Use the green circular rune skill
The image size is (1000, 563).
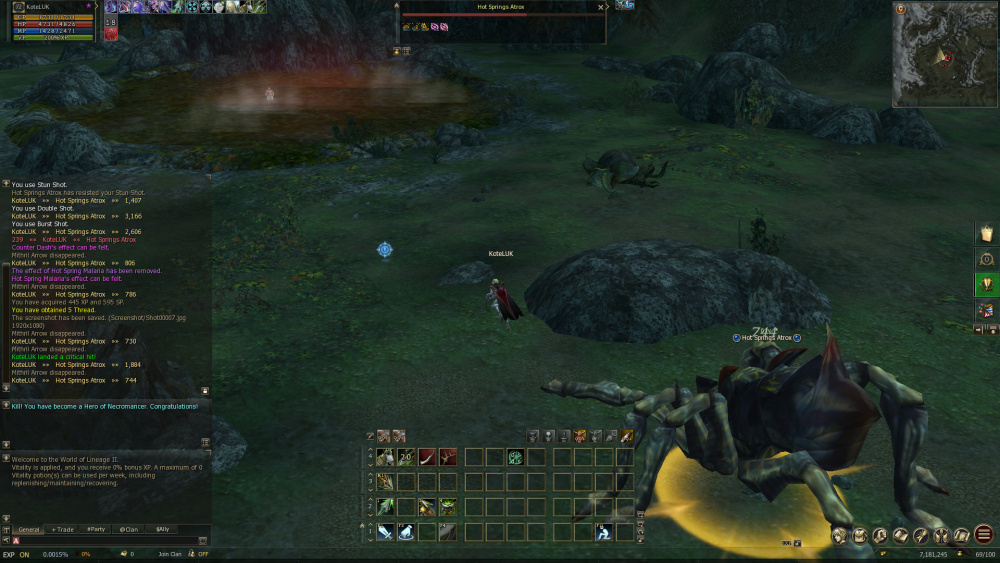(x=516, y=457)
